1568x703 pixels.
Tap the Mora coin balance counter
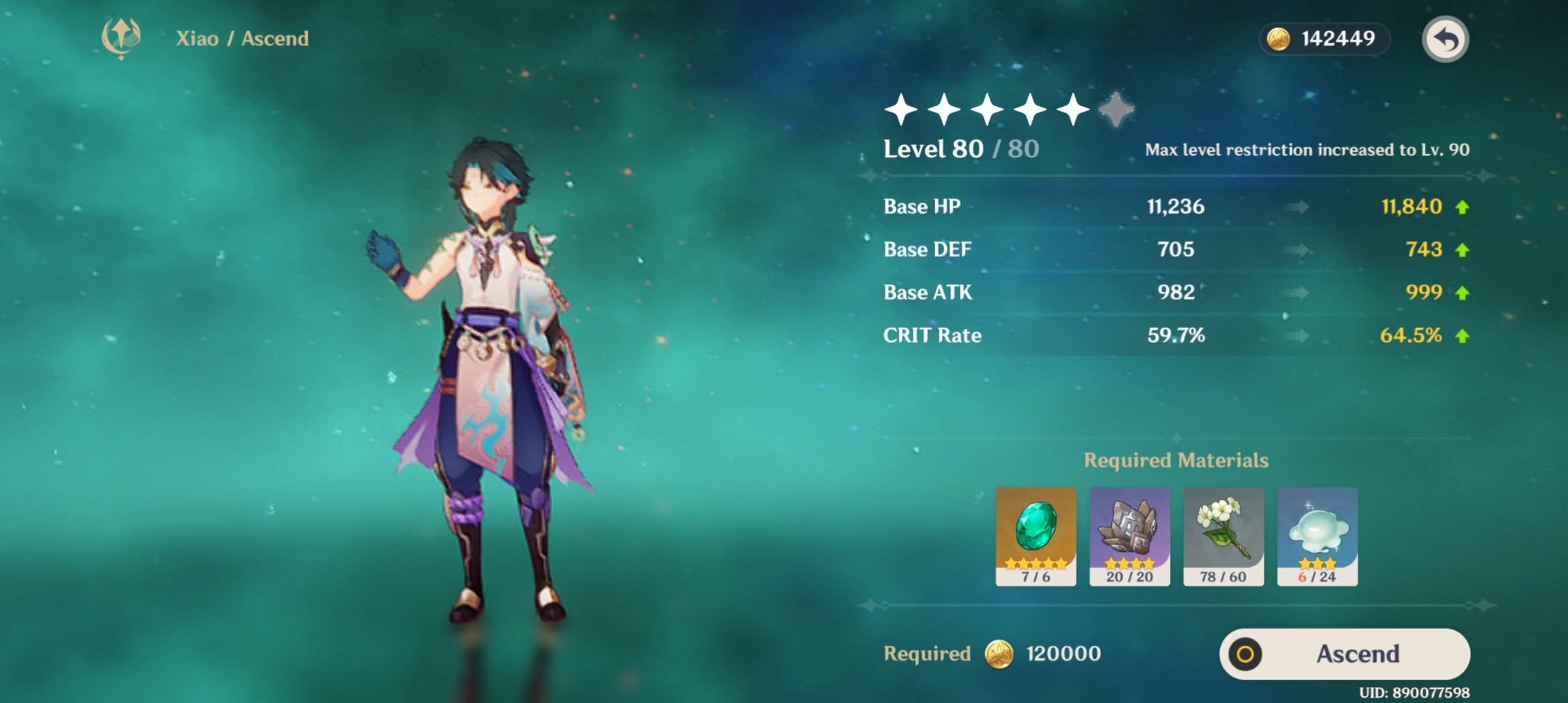1323,39
